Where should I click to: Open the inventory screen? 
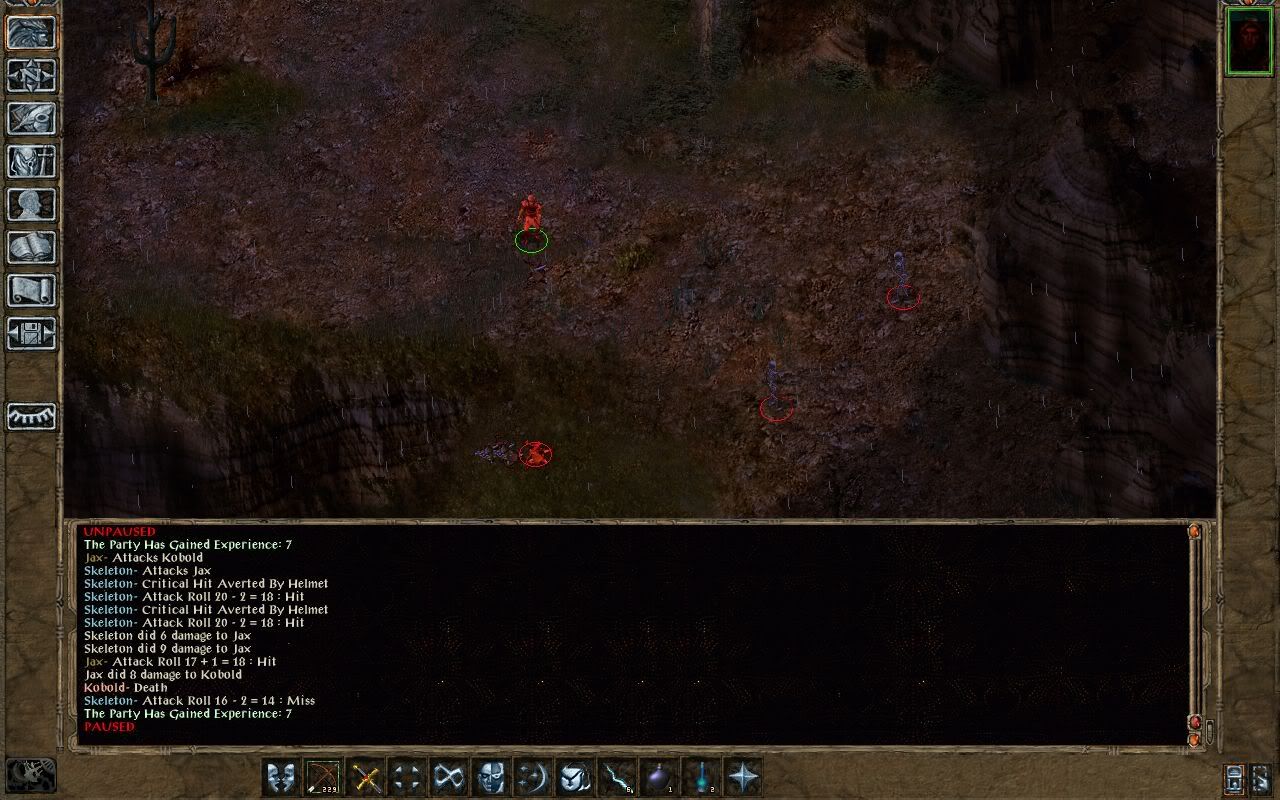tap(31, 161)
